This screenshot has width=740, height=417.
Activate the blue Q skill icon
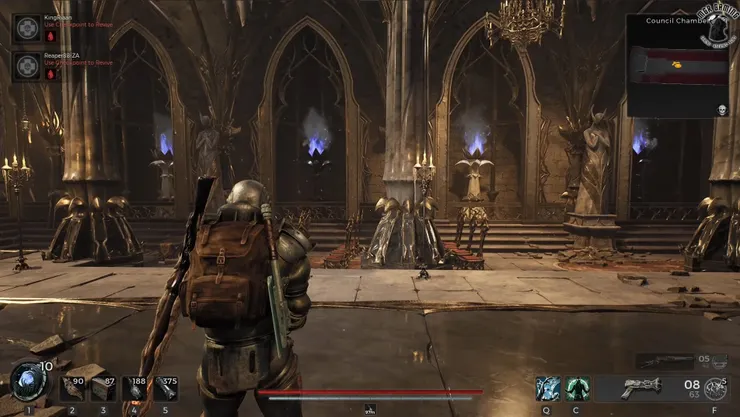[x=547, y=388]
